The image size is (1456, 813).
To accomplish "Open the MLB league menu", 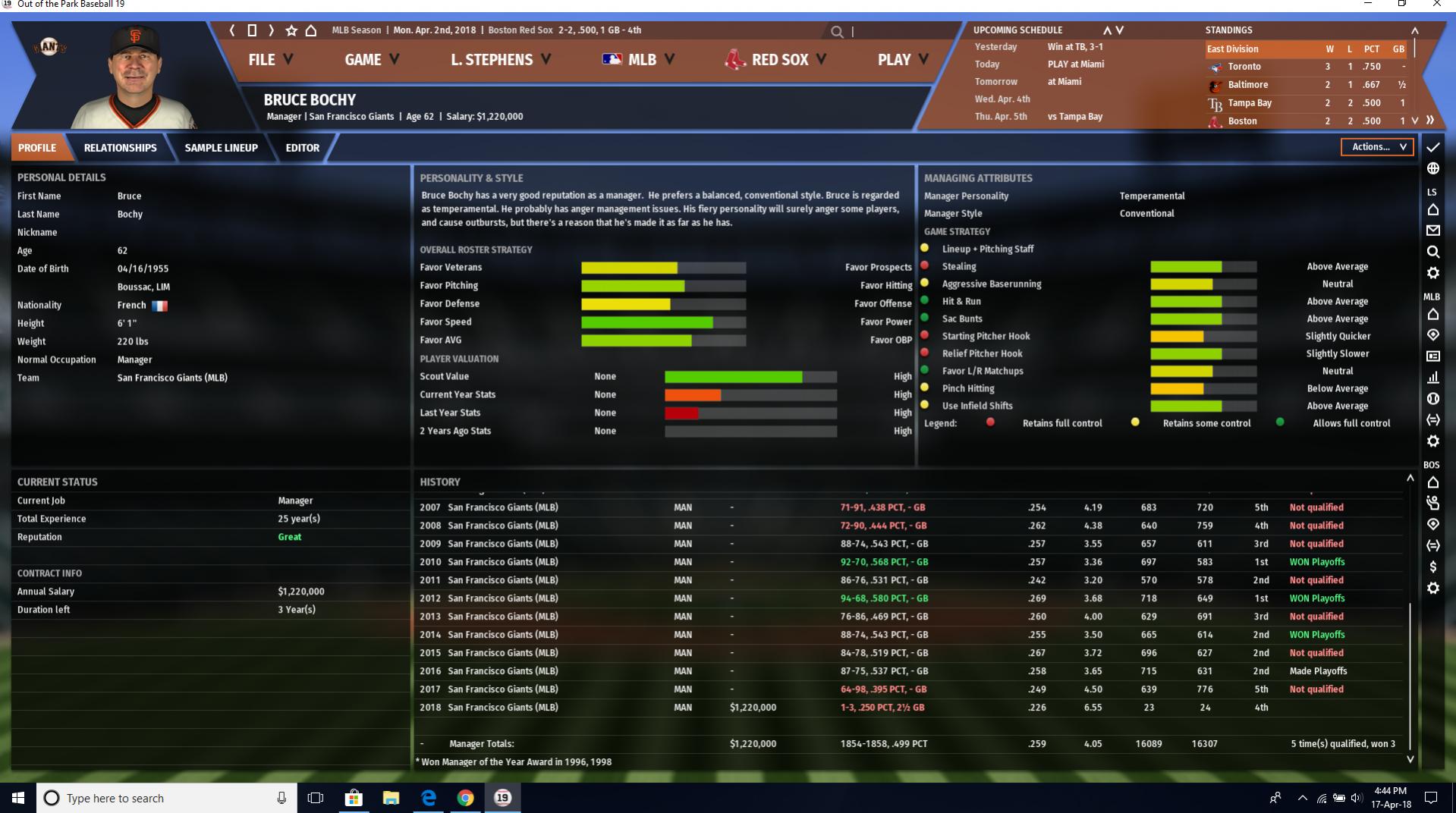I will point(637,60).
